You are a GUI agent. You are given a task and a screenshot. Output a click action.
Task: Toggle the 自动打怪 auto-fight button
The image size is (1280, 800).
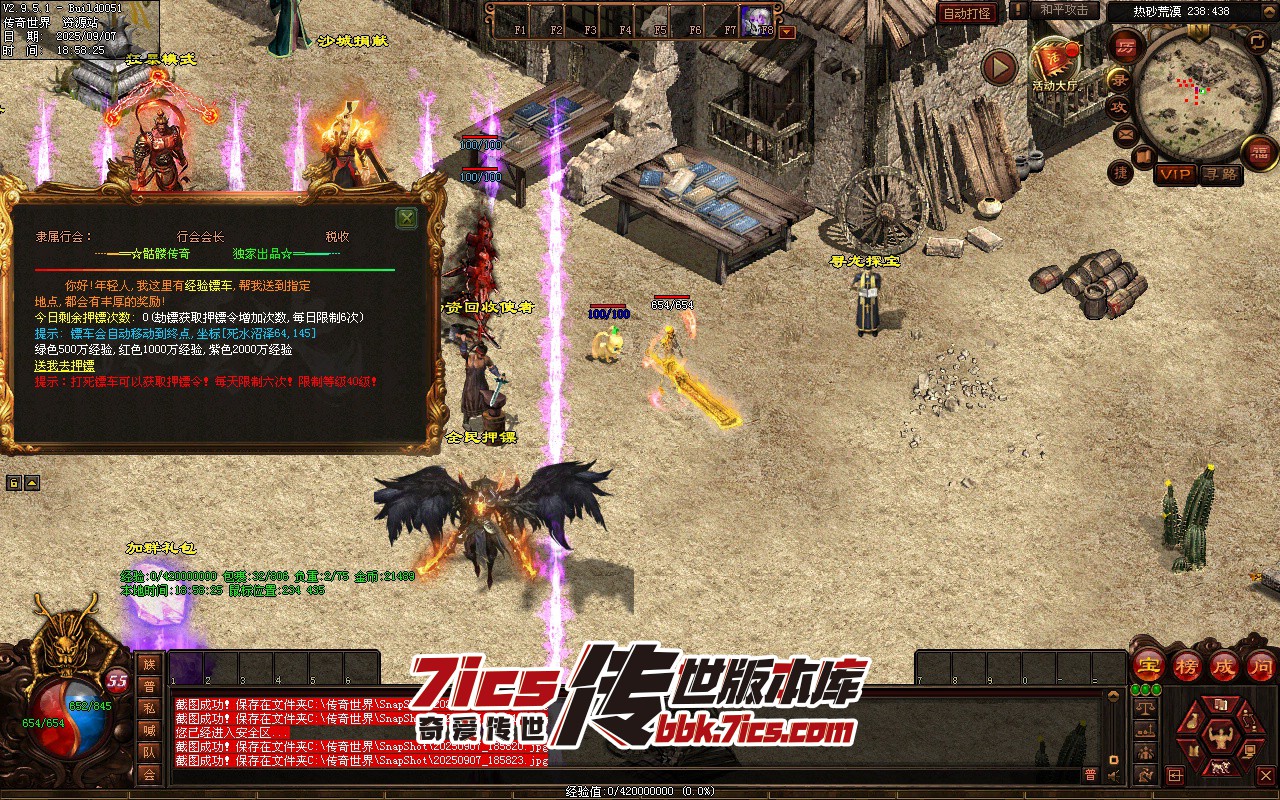[x=967, y=13]
